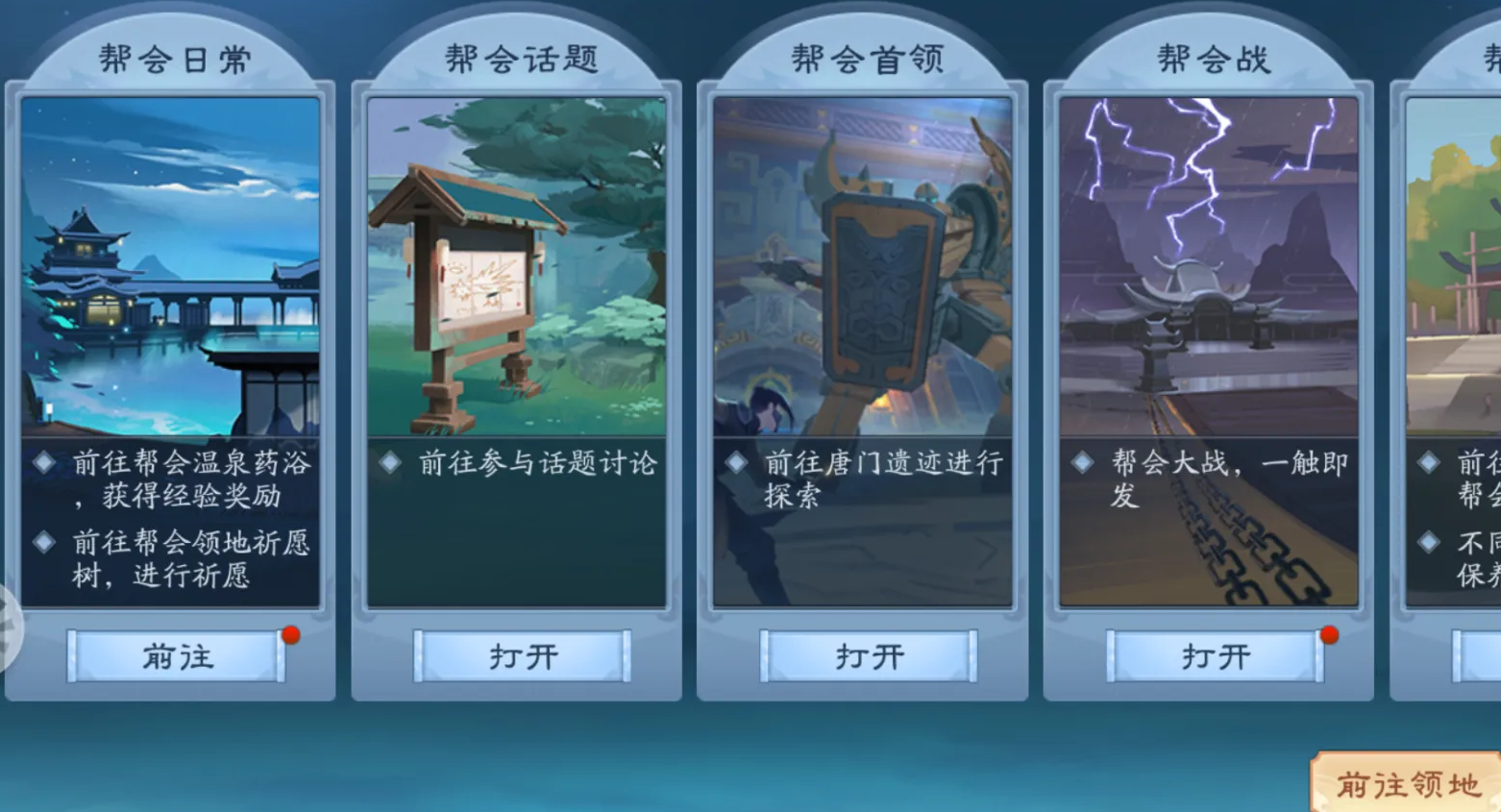Click the text 前往帮会温泉药浴，获得经验奖励
The width and height of the screenshot is (1501, 812).
coord(183,479)
